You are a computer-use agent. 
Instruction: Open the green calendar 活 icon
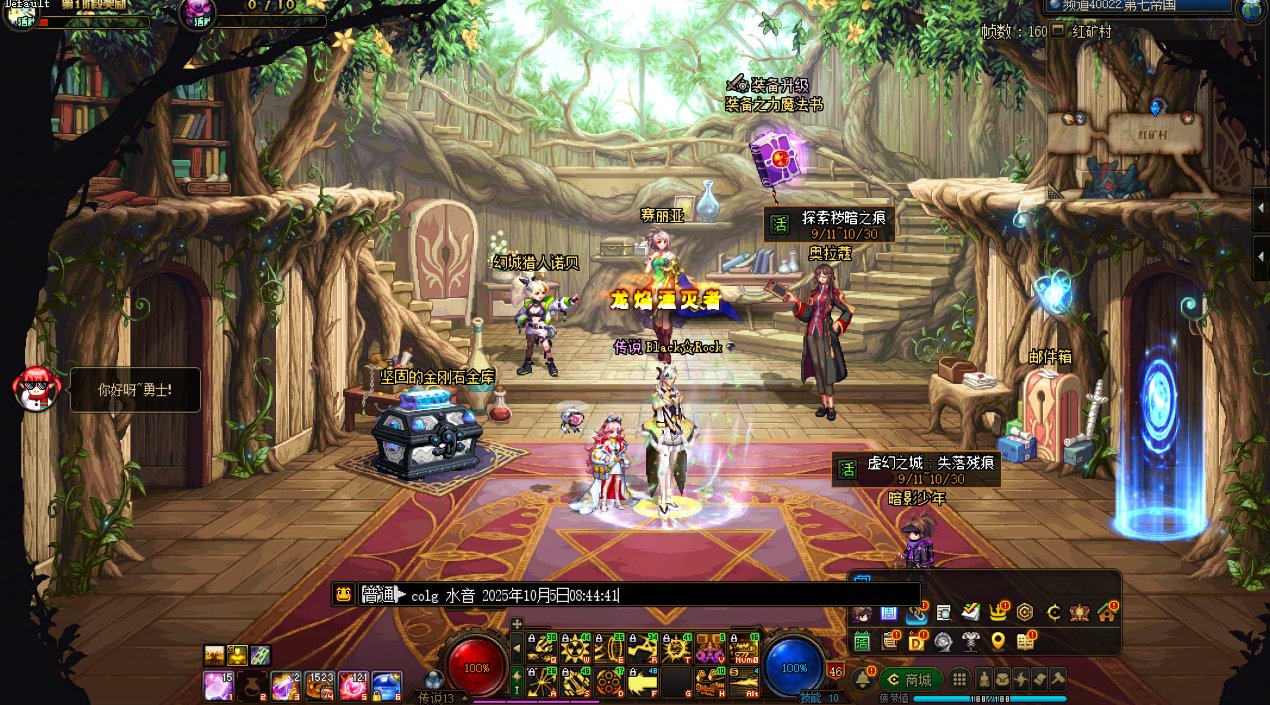point(861,641)
